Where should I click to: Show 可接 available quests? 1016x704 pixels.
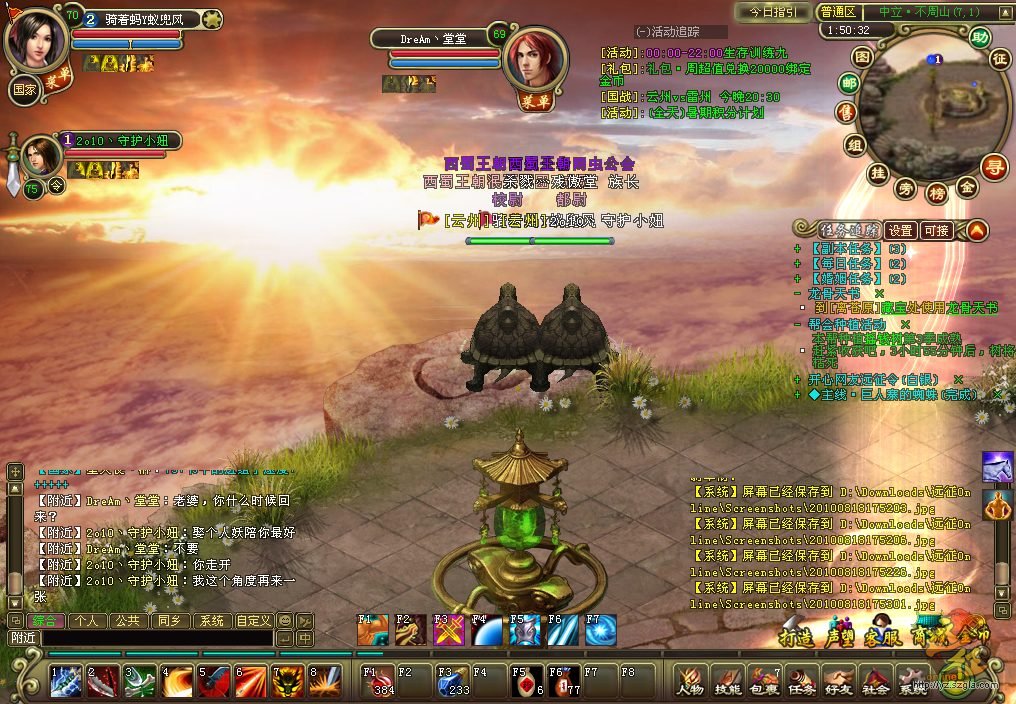(936, 230)
